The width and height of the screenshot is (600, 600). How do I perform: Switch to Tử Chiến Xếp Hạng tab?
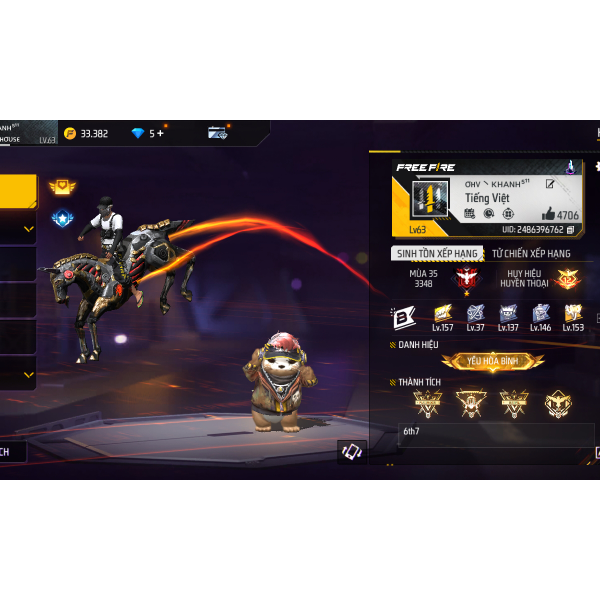pos(531,253)
